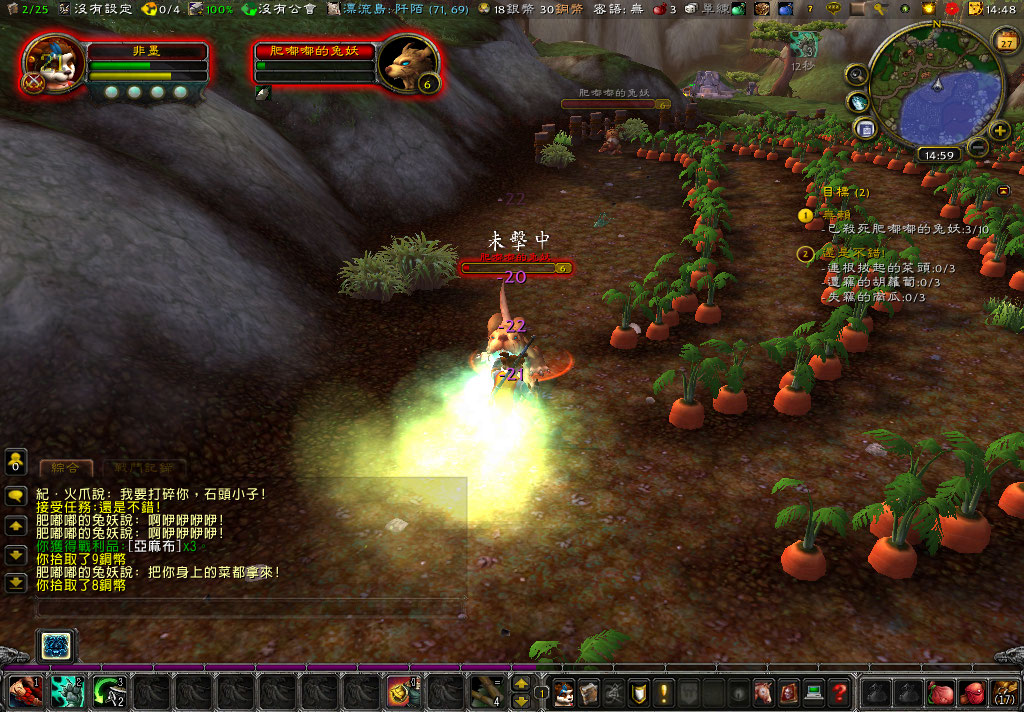
Task: Open the red question mark help button
Action: [840, 691]
